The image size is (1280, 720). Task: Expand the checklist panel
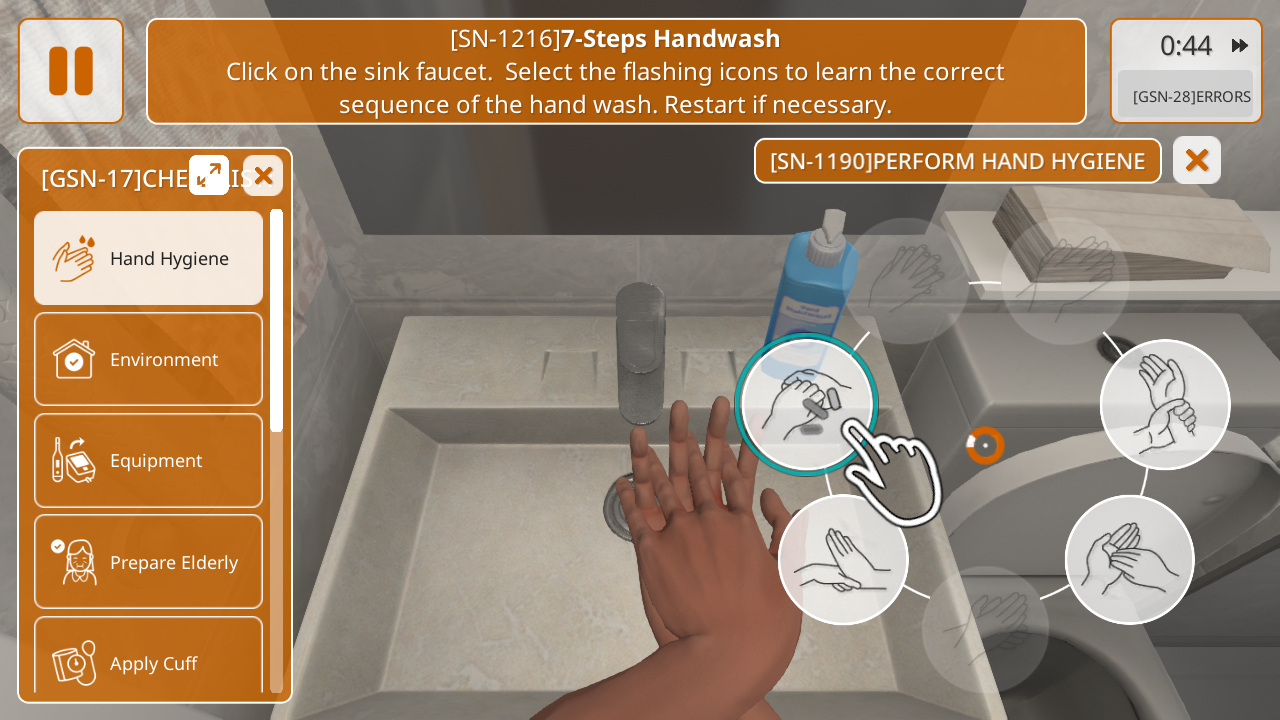(209, 175)
